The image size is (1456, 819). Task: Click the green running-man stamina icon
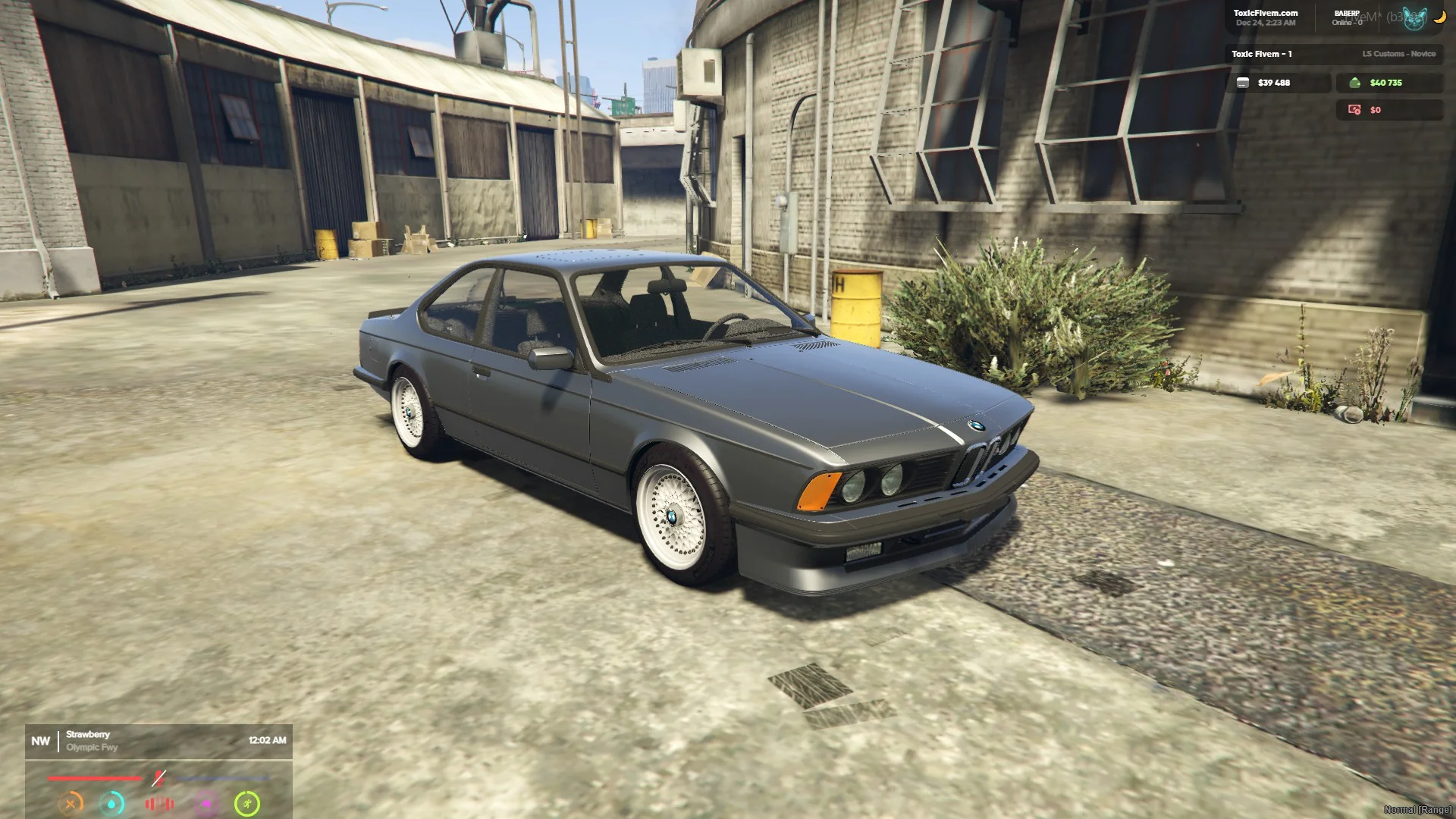coord(247,803)
